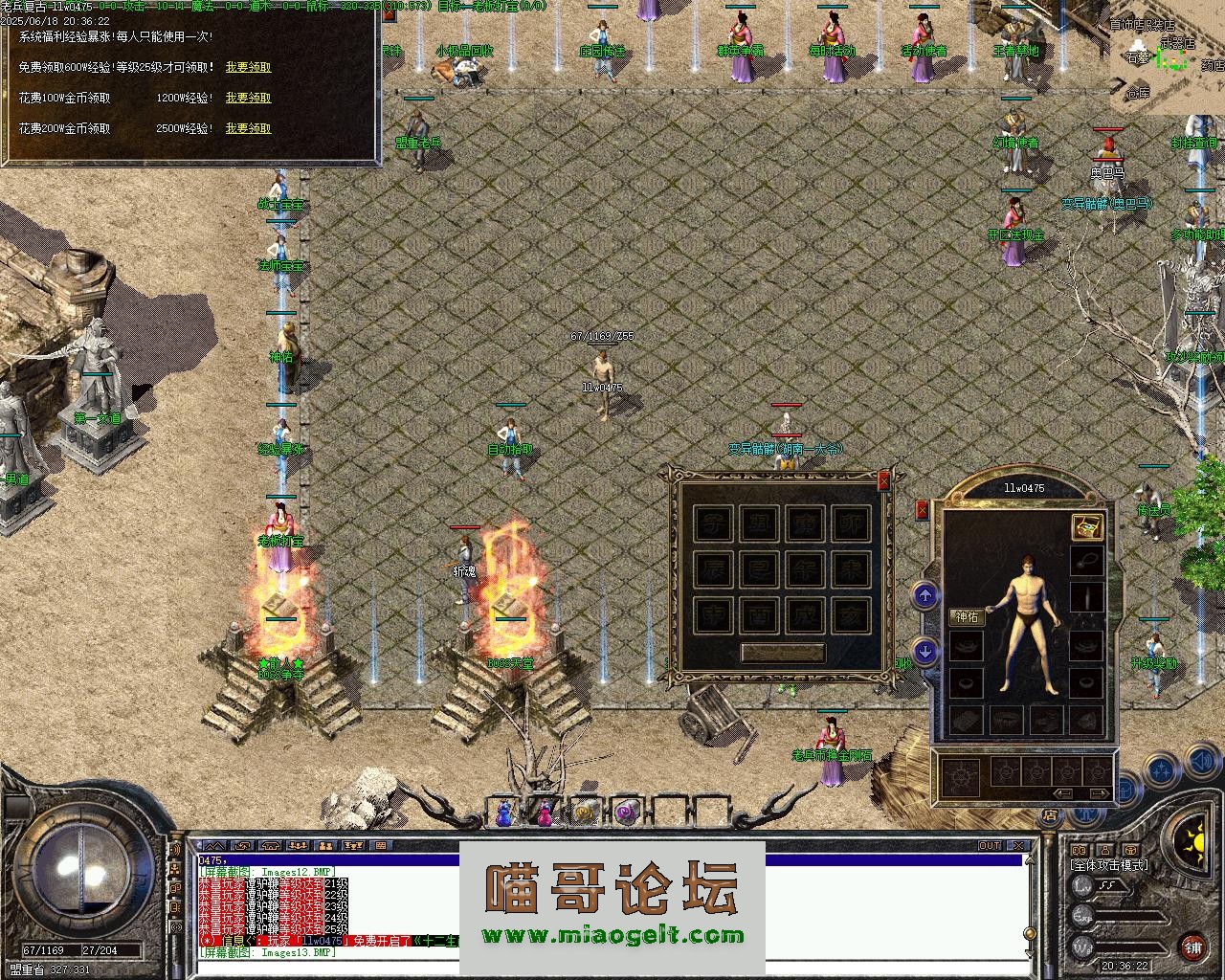Select the 亥 zodiac slot

850,614
